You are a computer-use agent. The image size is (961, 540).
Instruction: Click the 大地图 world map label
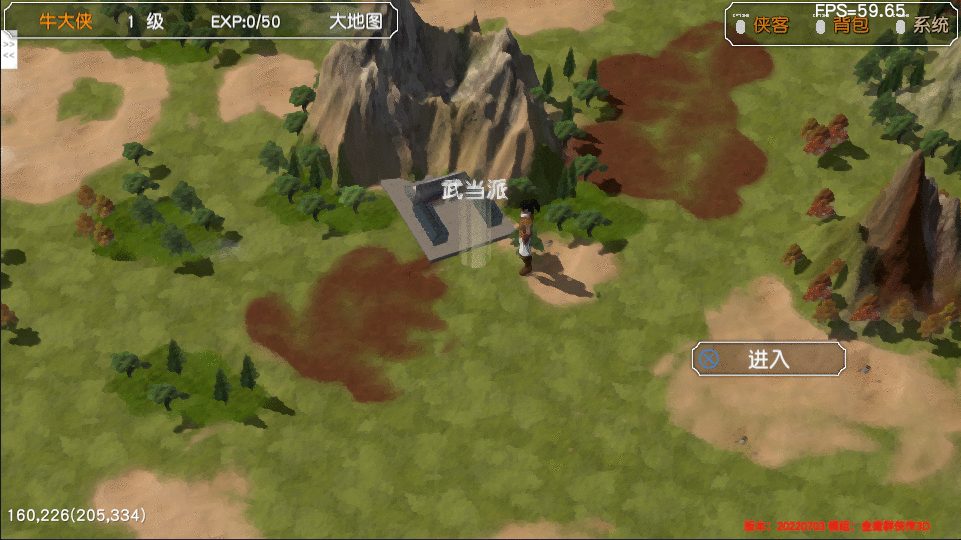point(356,21)
